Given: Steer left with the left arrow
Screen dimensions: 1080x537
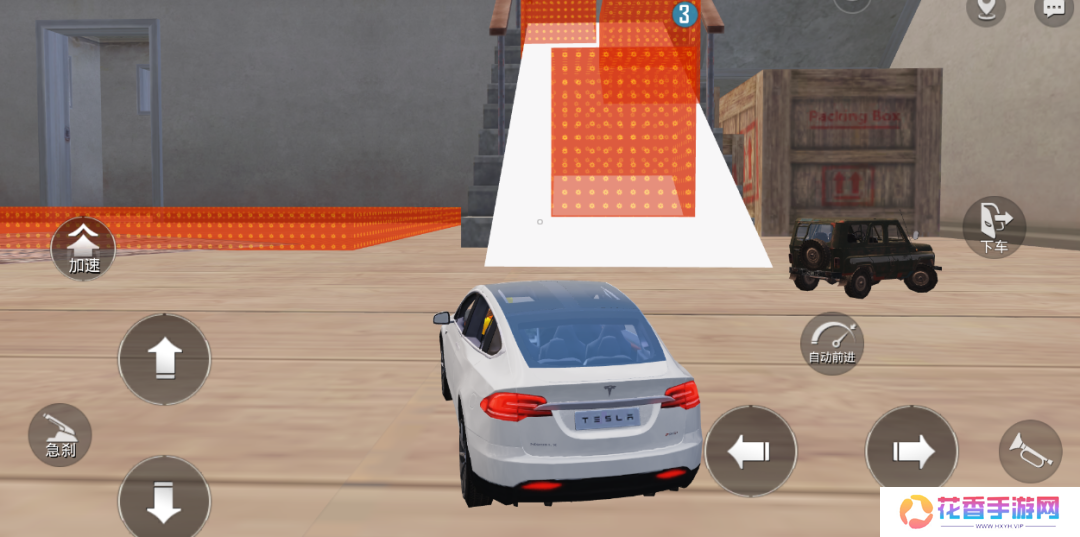Looking at the screenshot, I should (x=750, y=451).
